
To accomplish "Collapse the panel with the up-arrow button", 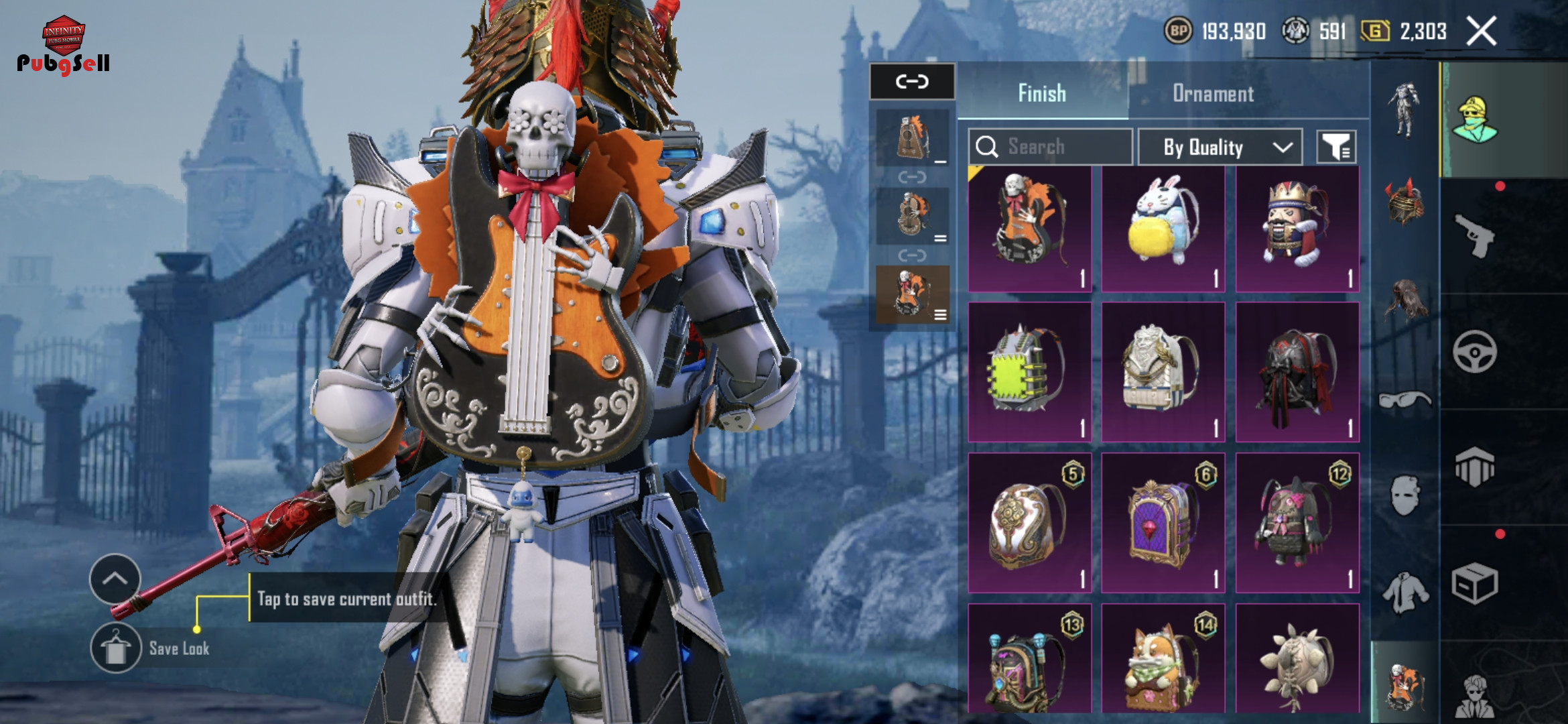I will 115,579.
